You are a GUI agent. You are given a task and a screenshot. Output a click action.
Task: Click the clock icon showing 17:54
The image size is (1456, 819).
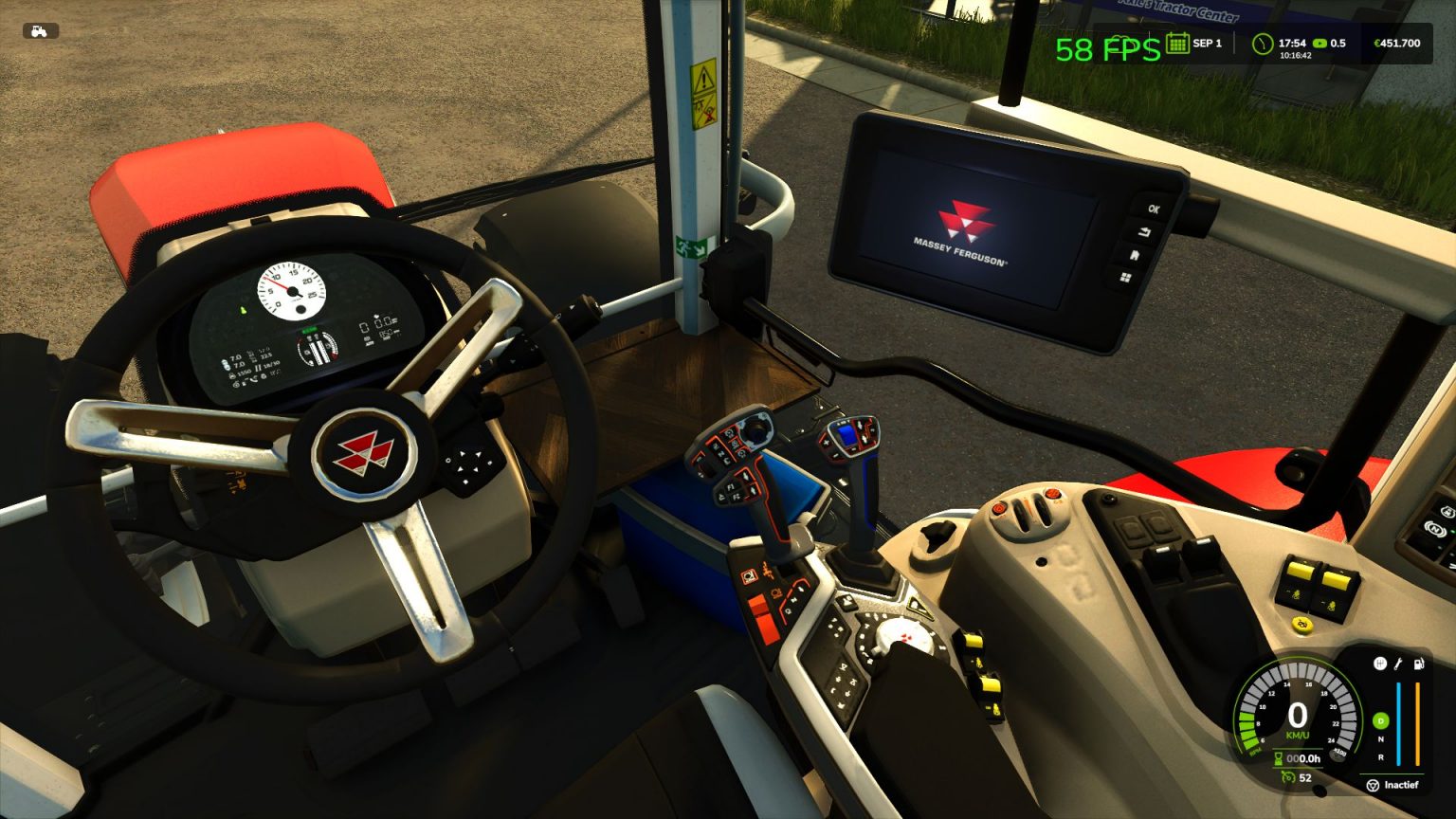click(x=1264, y=43)
